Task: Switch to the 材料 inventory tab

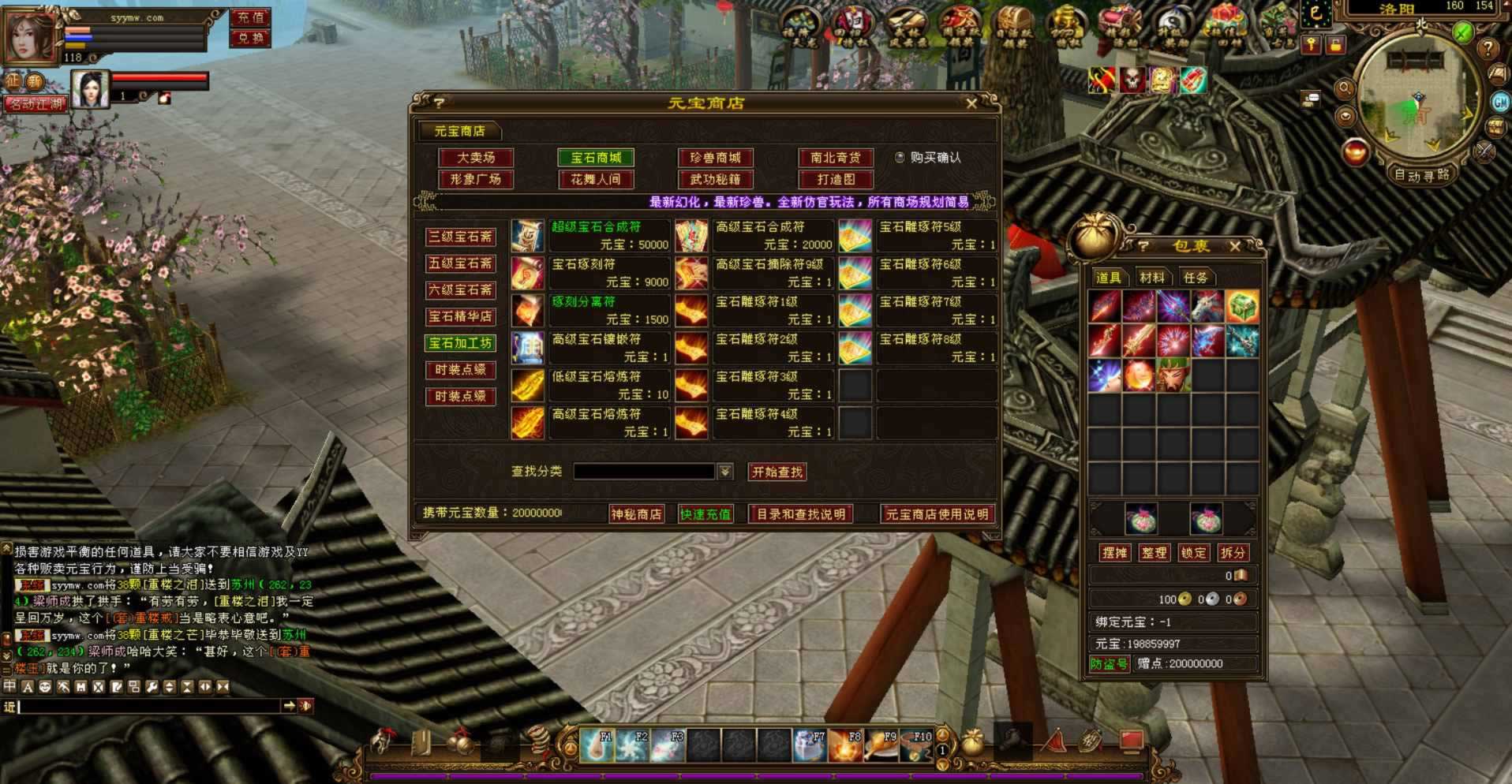Action: tap(1152, 278)
